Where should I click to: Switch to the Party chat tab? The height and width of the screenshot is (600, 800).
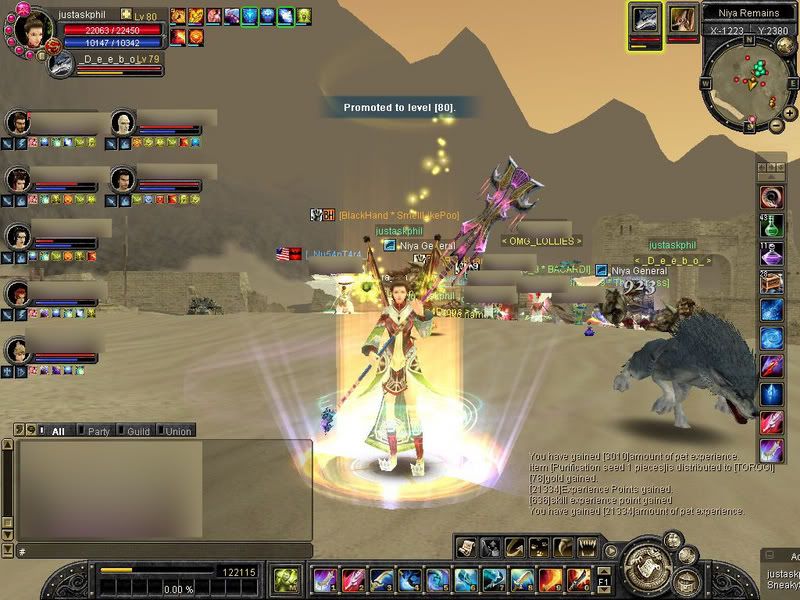point(98,431)
